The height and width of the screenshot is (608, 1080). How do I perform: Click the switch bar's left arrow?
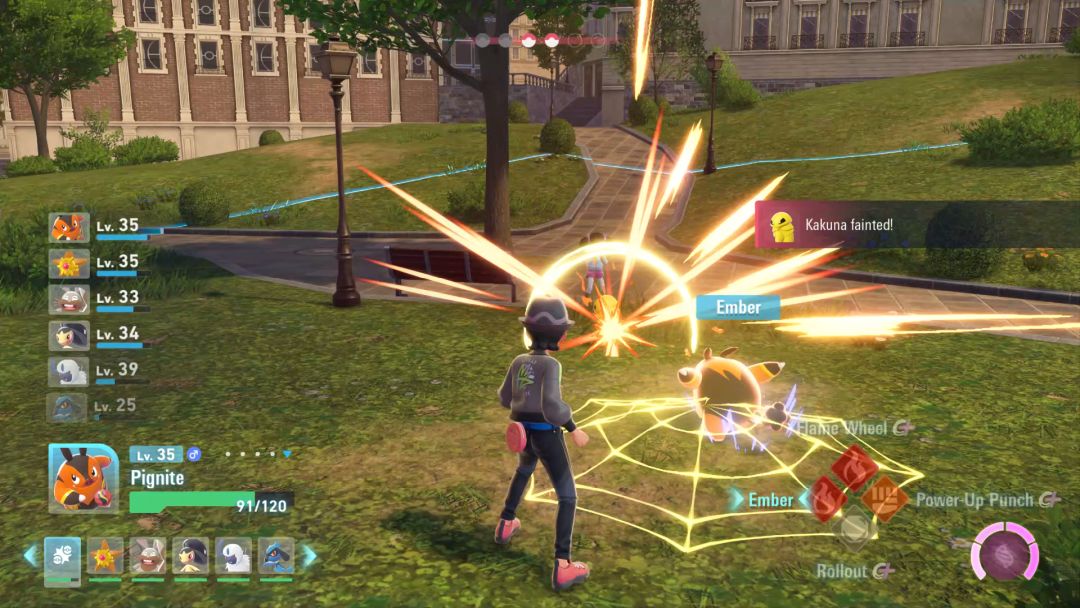30,556
